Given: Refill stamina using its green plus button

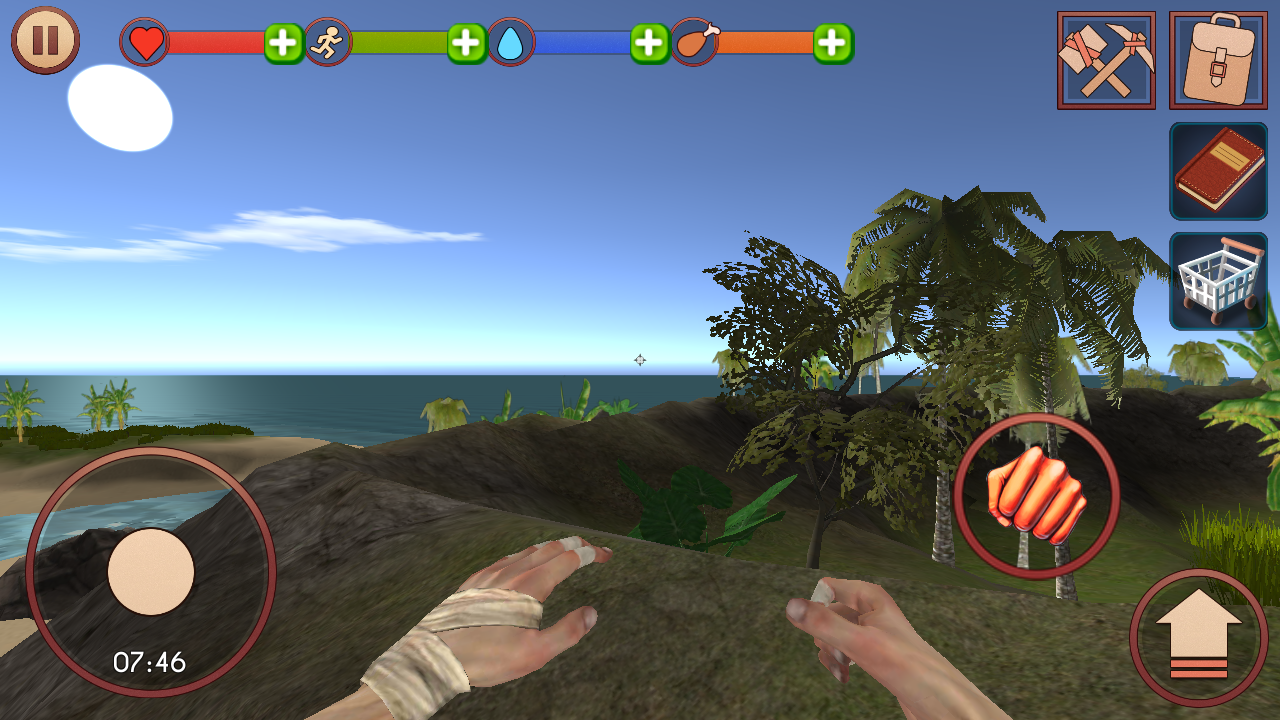Looking at the screenshot, I should (467, 43).
